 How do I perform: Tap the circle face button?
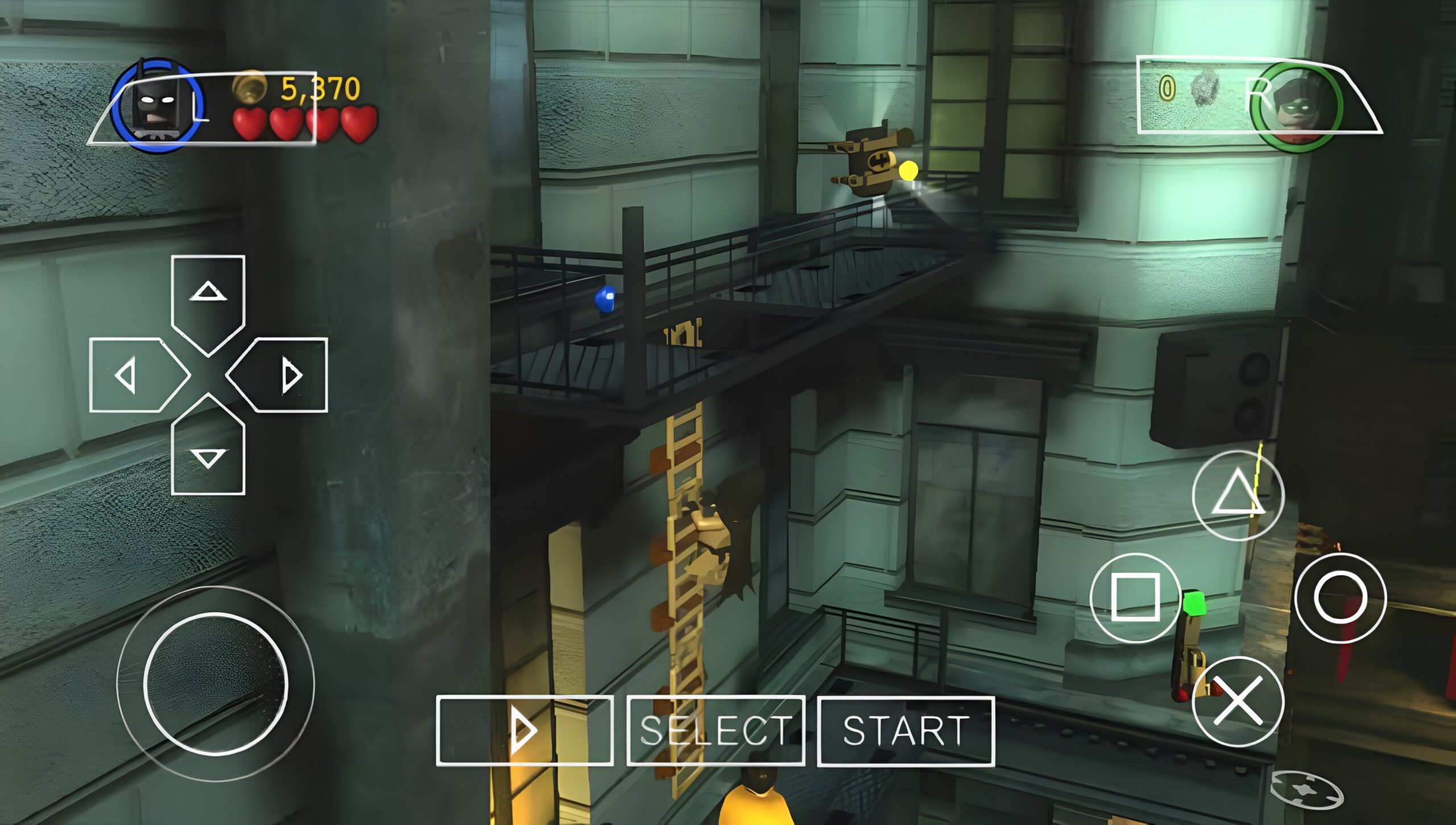[x=1340, y=597]
